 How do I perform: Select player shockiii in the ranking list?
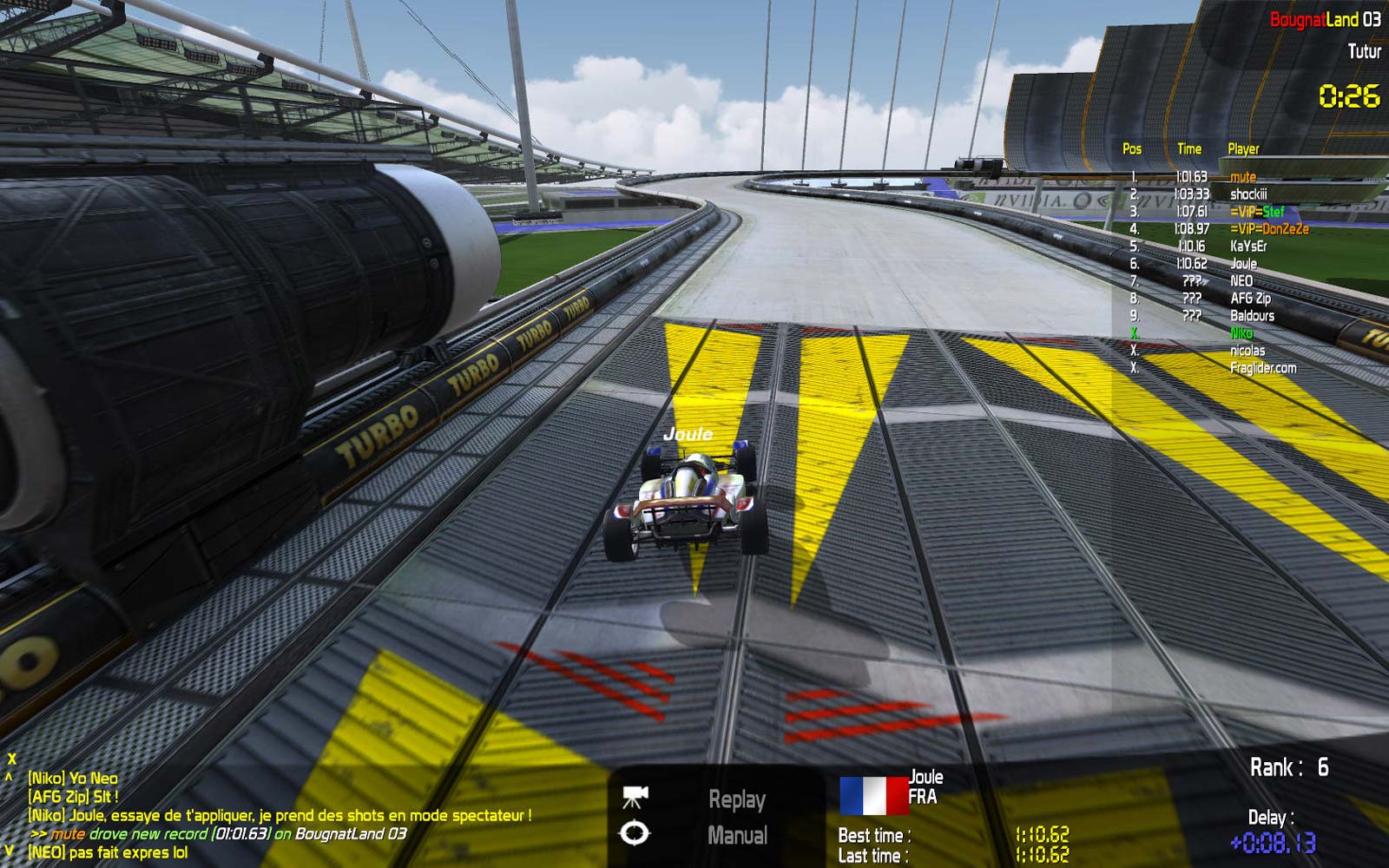click(1248, 194)
